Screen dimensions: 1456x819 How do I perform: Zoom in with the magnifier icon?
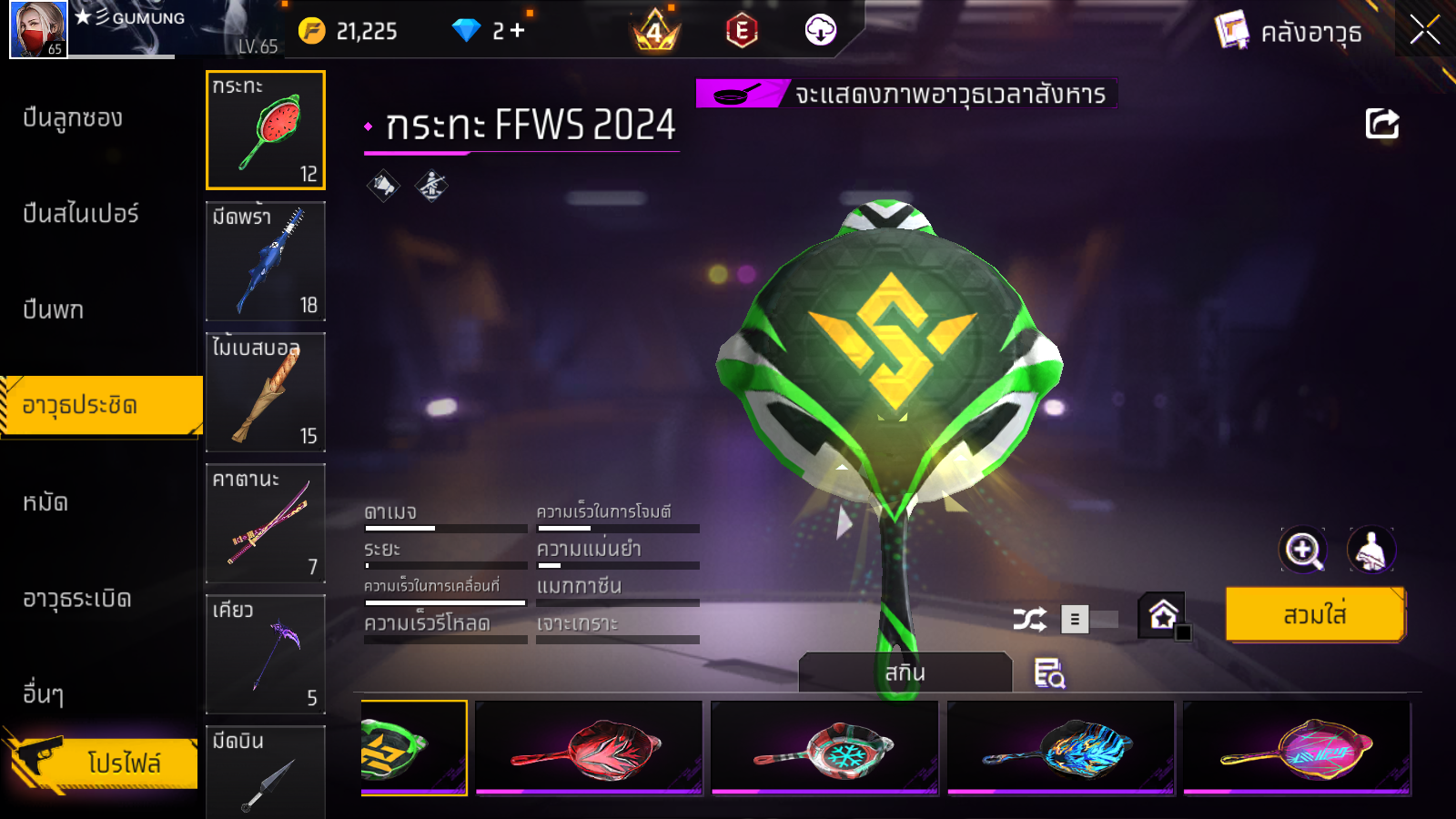[x=1302, y=550]
